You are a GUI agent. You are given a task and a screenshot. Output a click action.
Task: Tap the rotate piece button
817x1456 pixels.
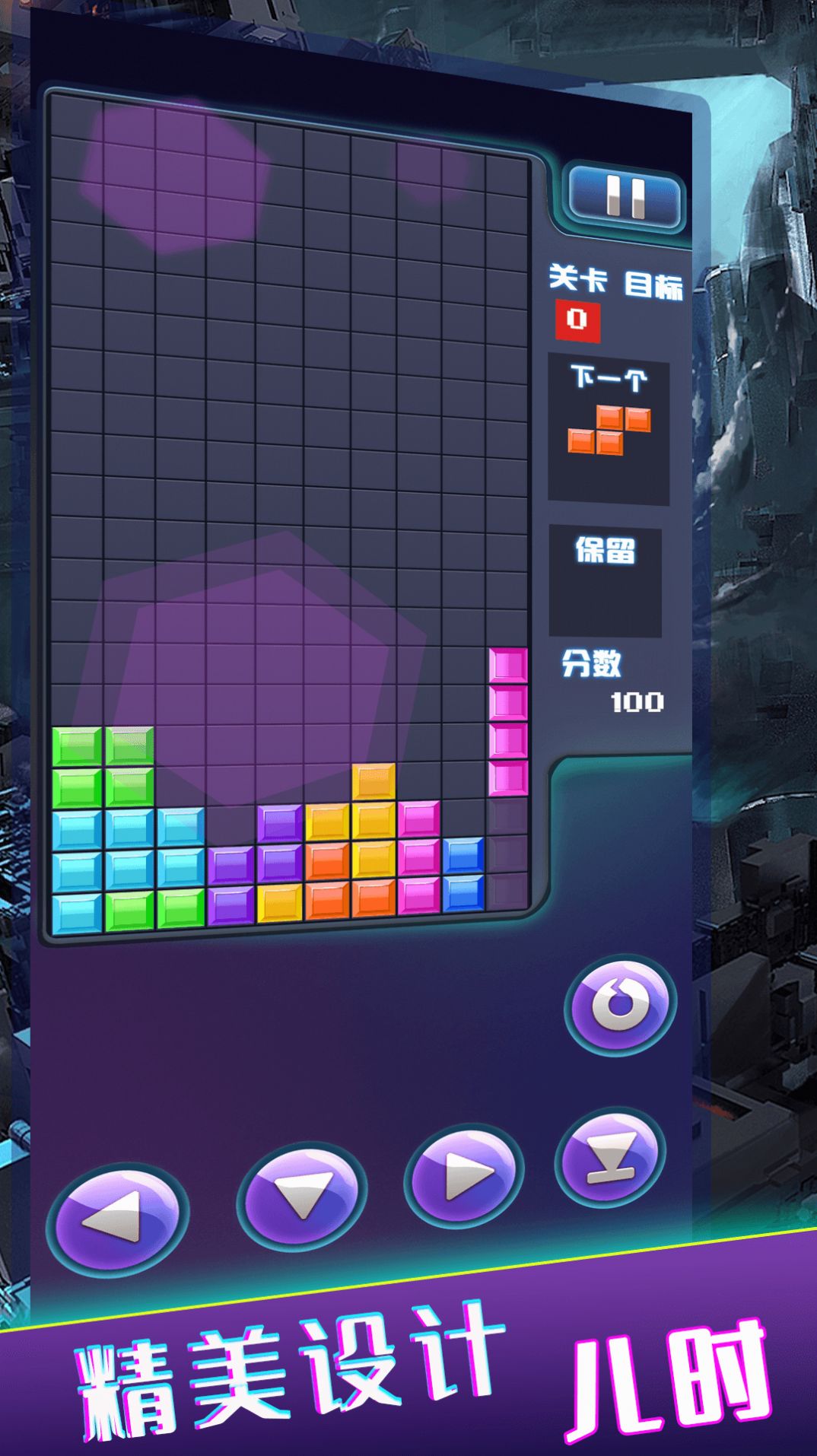tap(620, 1004)
